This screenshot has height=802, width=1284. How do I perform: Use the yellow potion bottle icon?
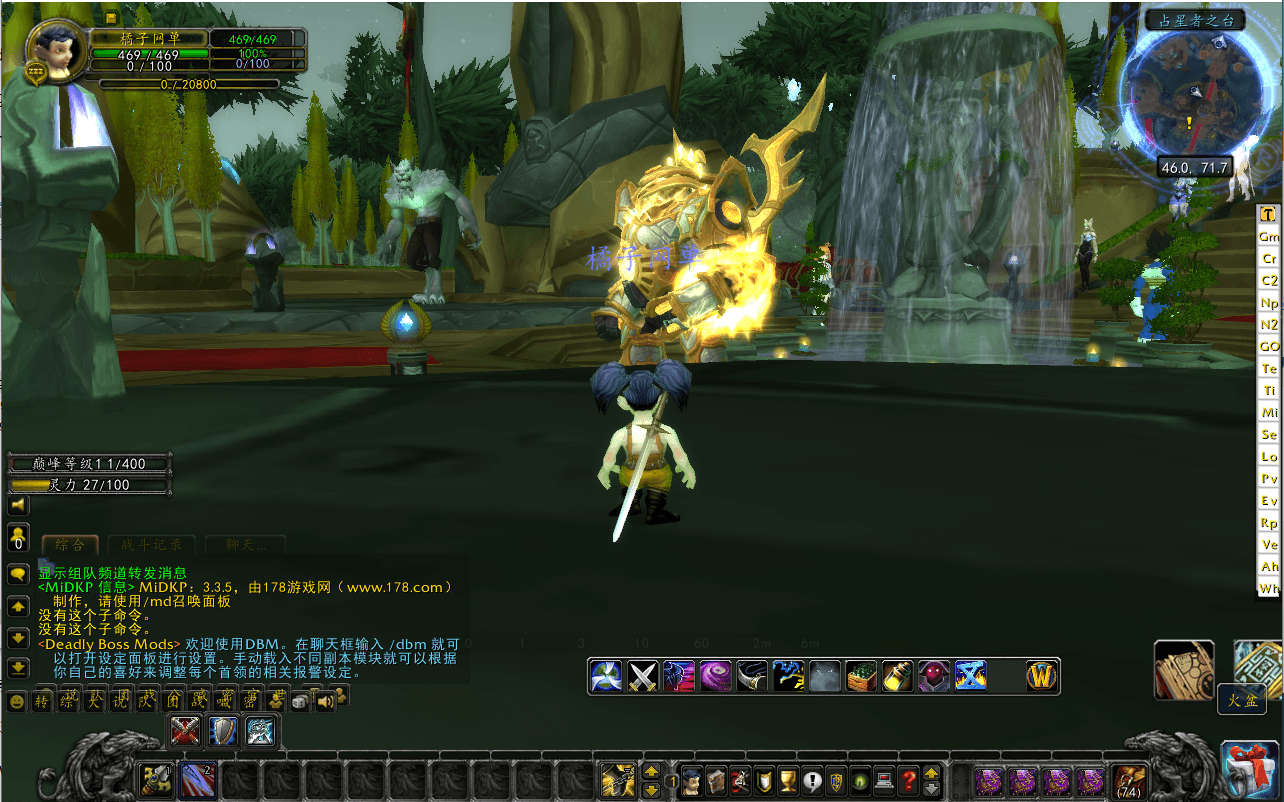coord(897,676)
